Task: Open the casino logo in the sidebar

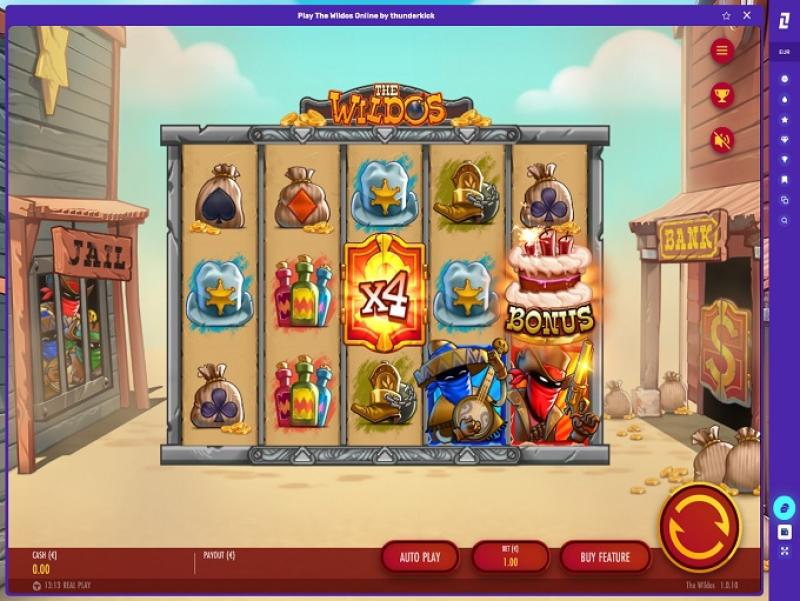Action: point(785,22)
